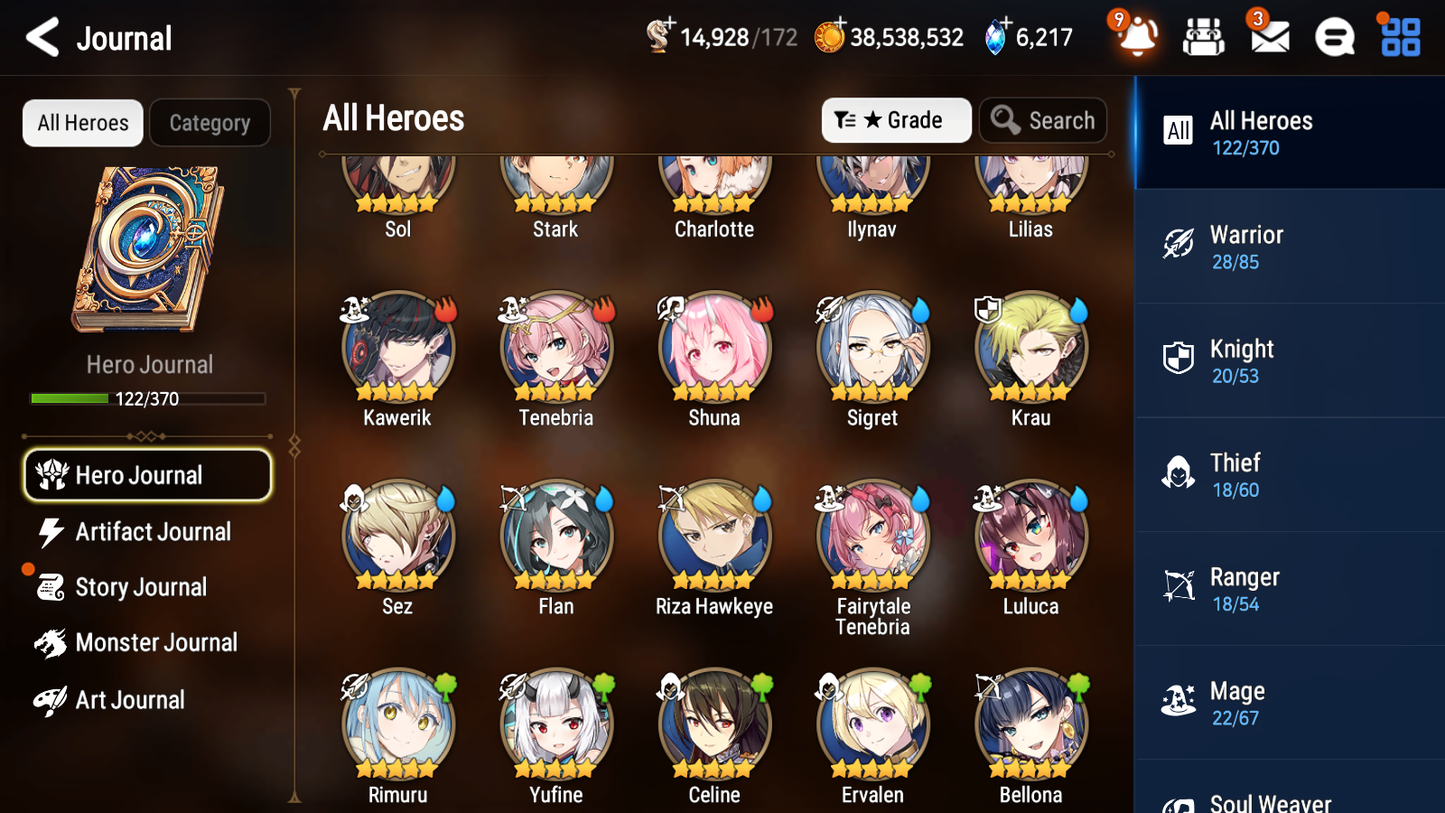Select the All Heroes view toggle
Screen dimensions: 1445x813
pos(82,122)
